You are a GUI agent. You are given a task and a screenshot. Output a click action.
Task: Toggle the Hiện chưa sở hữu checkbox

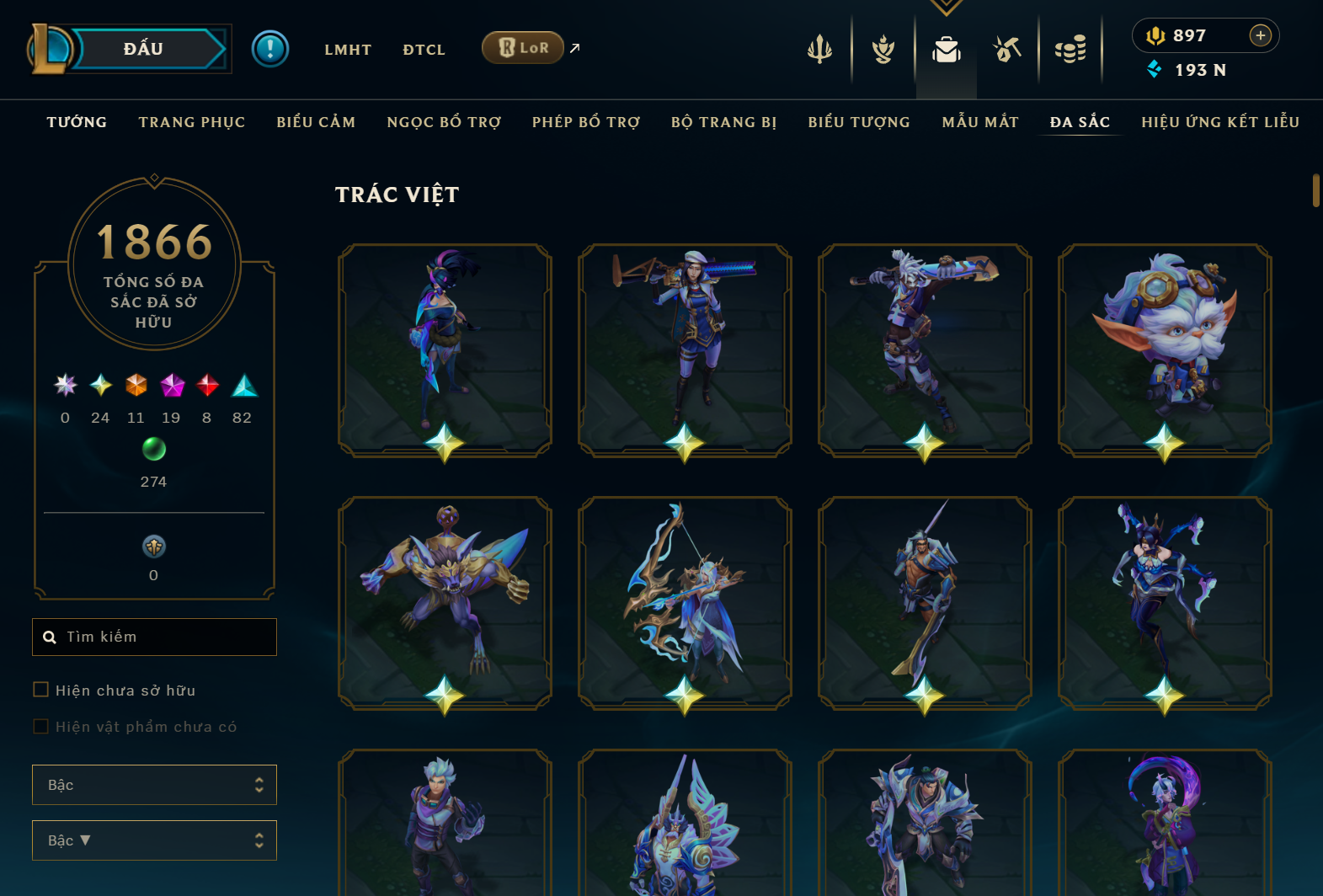pyautogui.click(x=40, y=690)
